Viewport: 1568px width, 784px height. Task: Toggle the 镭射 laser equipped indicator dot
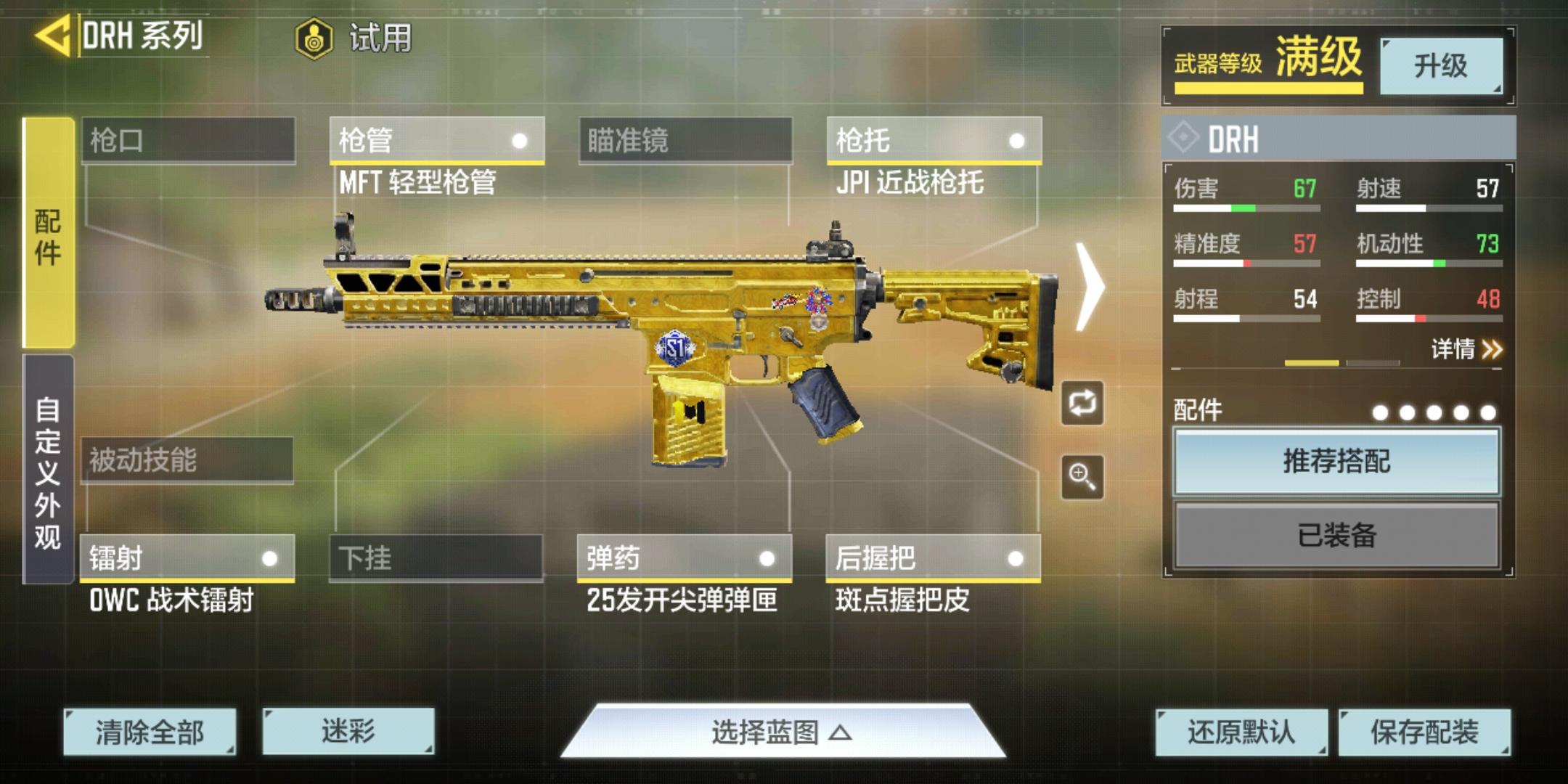point(271,559)
